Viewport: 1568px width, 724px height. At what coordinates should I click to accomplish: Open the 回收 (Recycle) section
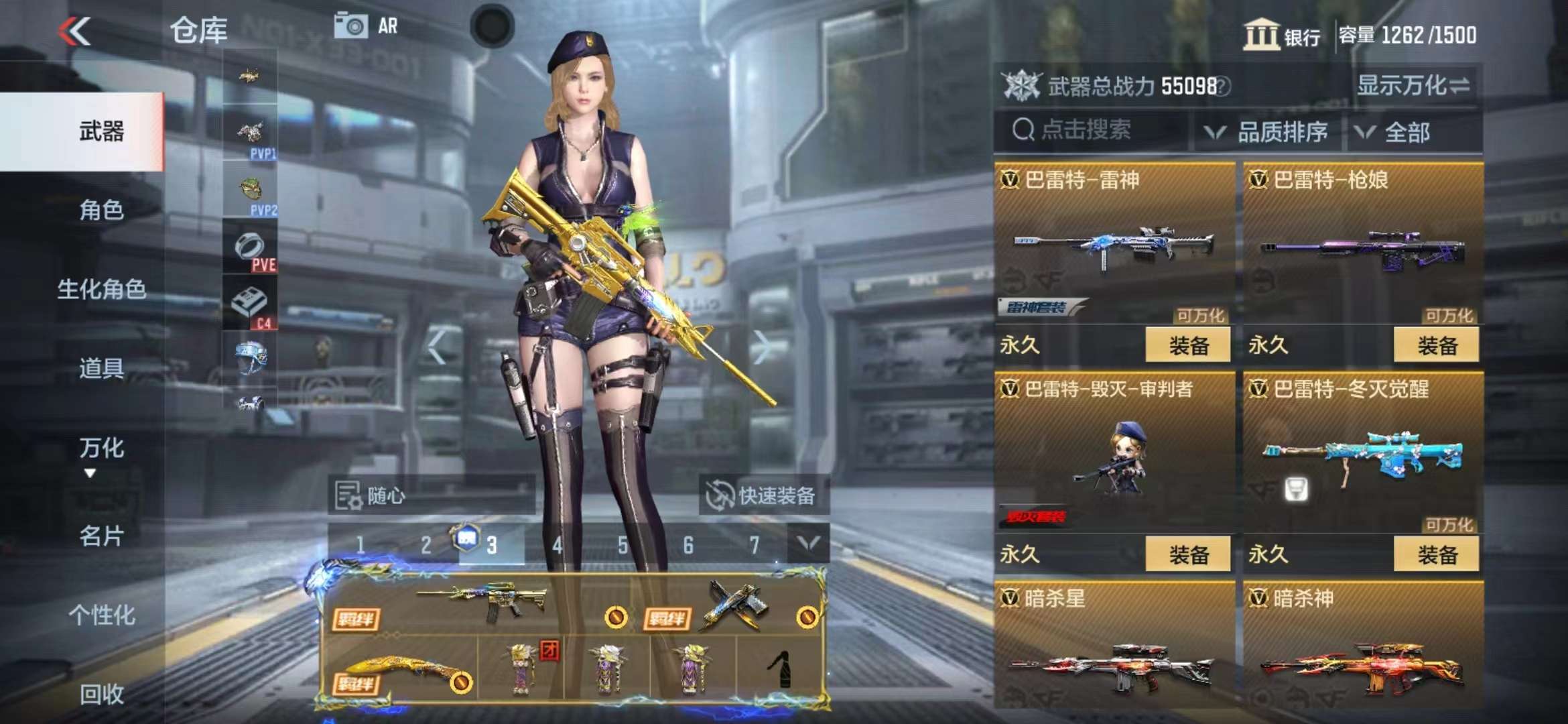(x=101, y=694)
